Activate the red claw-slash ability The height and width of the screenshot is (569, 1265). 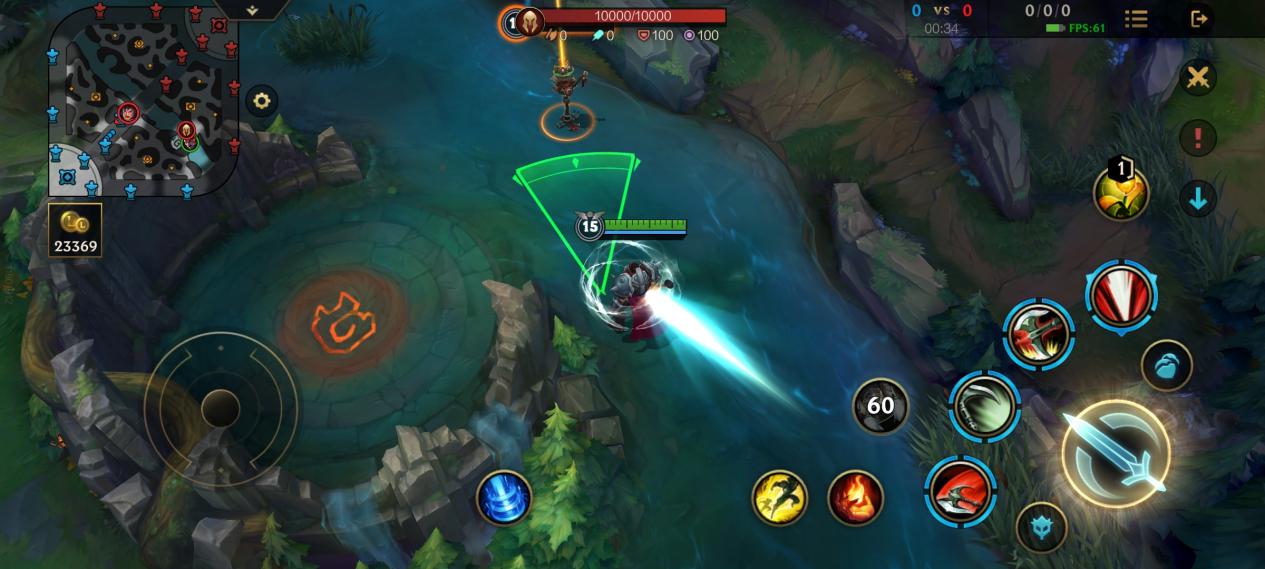(x=1121, y=297)
